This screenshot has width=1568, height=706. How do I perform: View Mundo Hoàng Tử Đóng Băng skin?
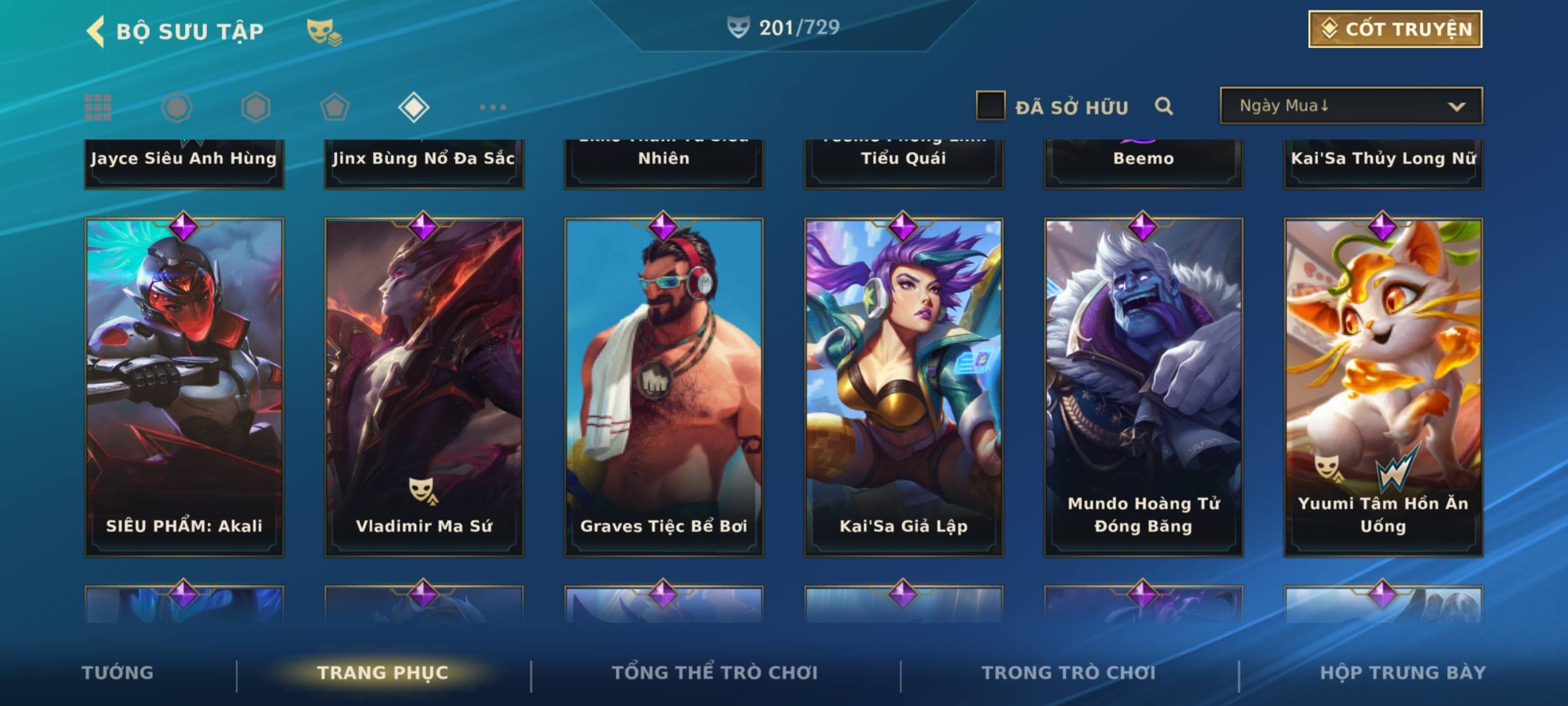[1143, 387]
